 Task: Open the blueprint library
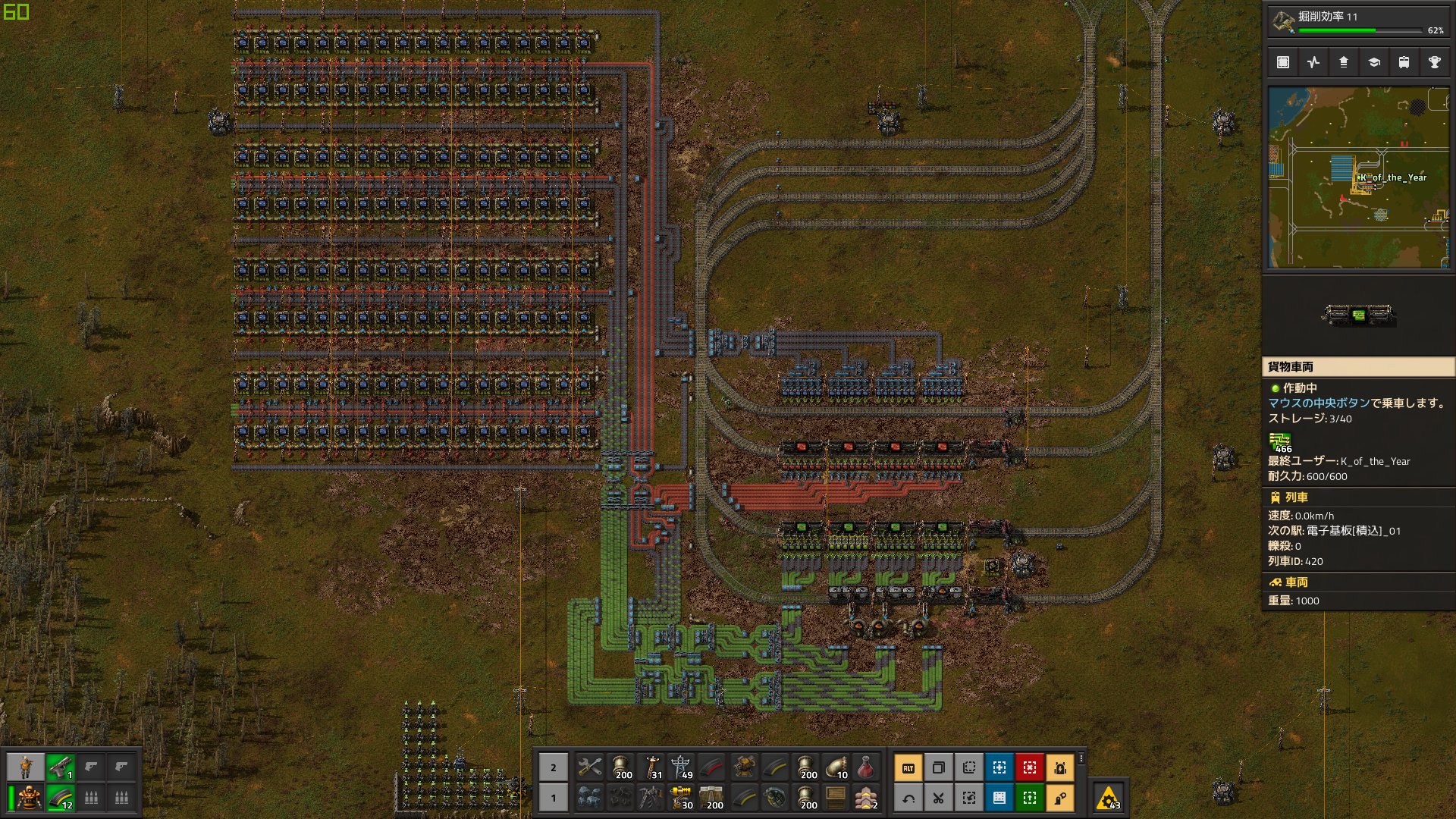point(1283,62)
